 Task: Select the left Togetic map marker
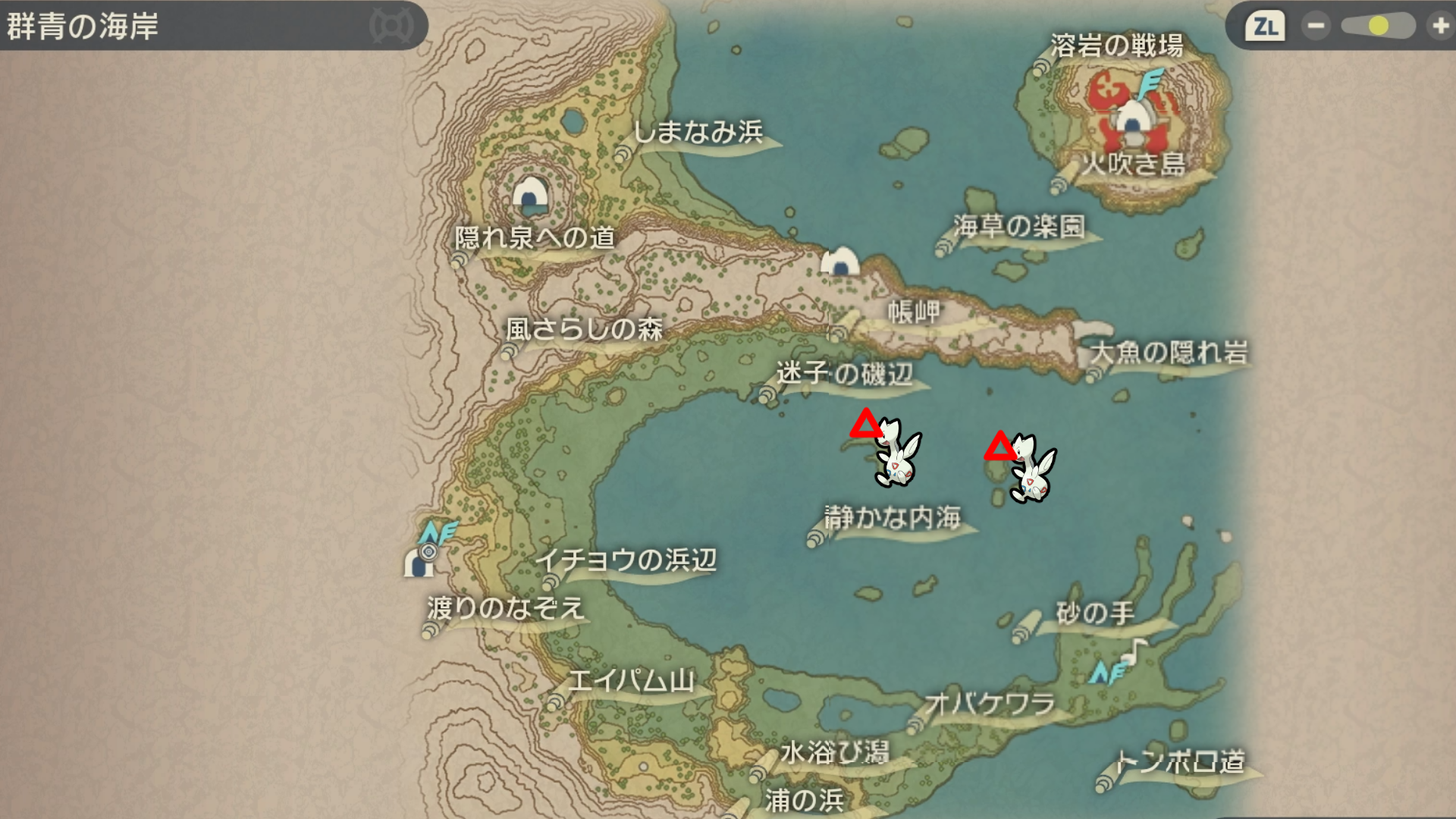coord(896,453)
